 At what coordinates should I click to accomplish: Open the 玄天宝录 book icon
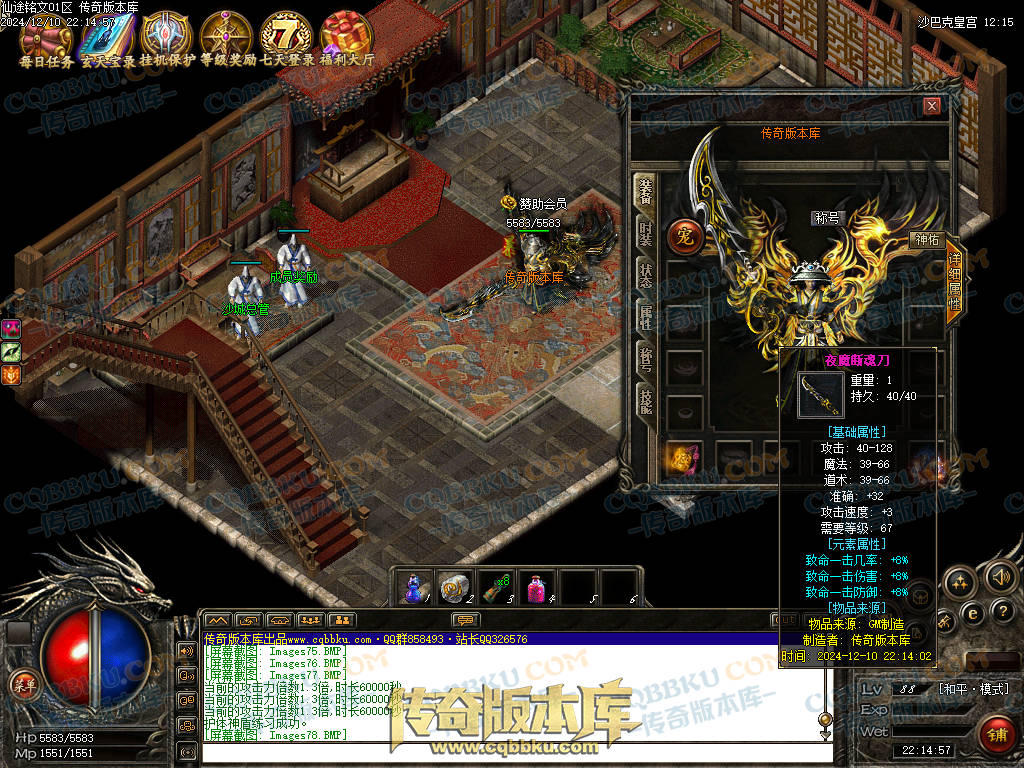click(106, 38)
